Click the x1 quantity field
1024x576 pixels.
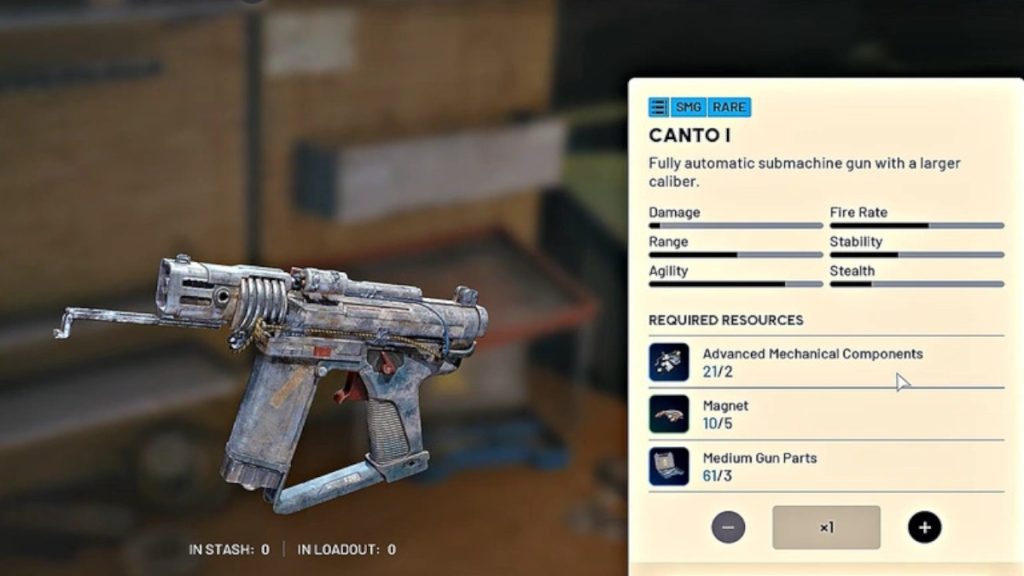(826, 527)
